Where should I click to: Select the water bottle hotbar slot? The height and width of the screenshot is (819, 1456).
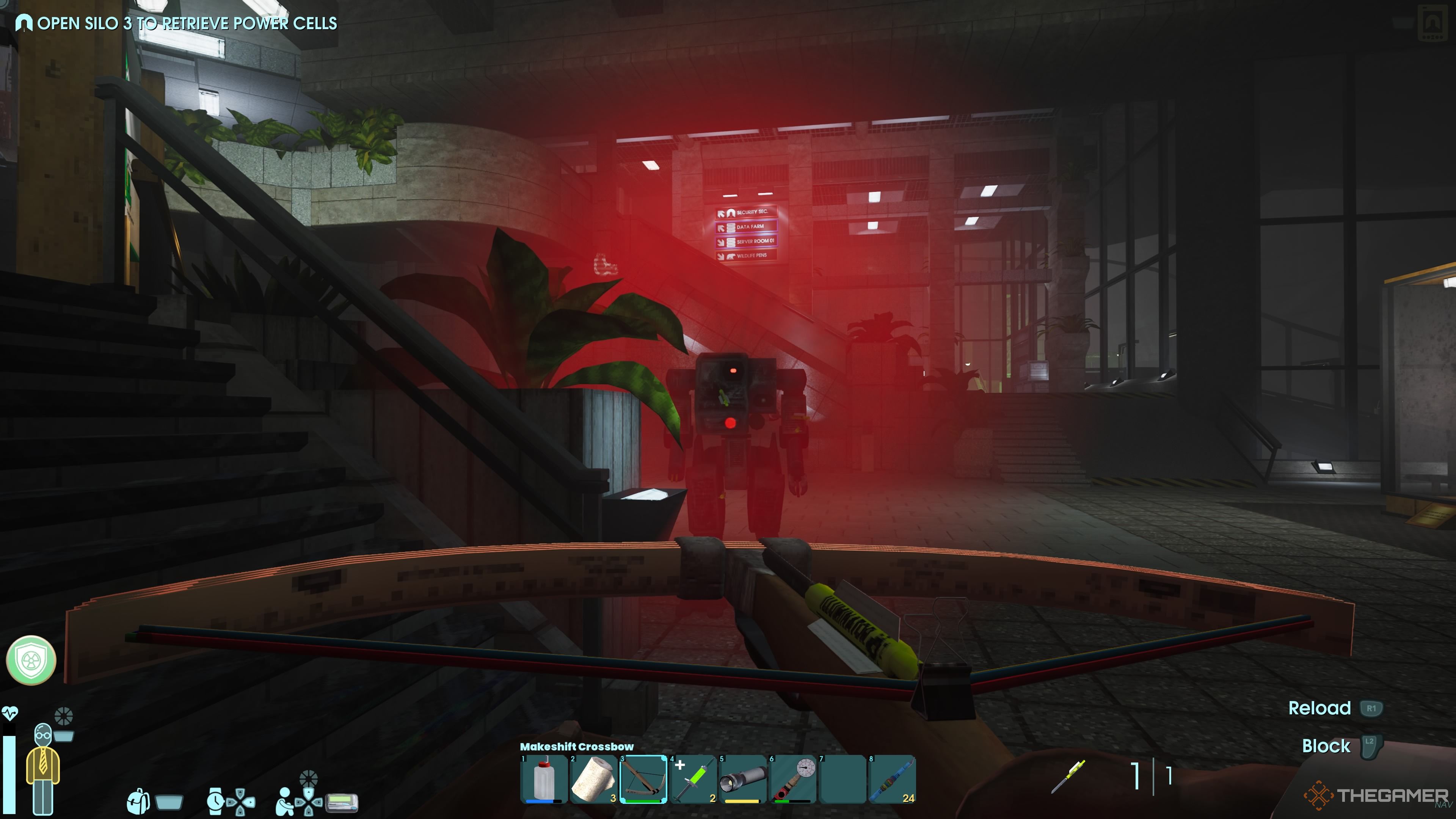544,779
